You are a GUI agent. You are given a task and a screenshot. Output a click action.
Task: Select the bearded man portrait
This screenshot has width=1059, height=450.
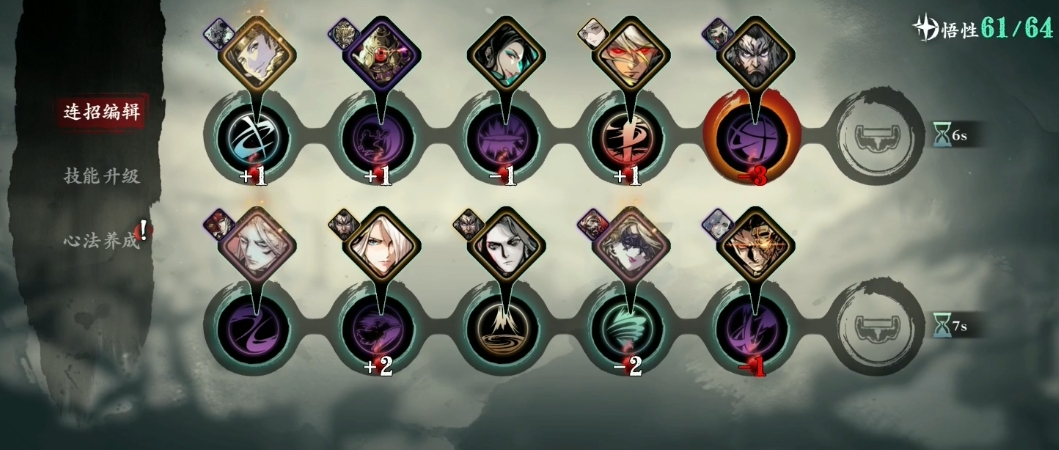756,57
